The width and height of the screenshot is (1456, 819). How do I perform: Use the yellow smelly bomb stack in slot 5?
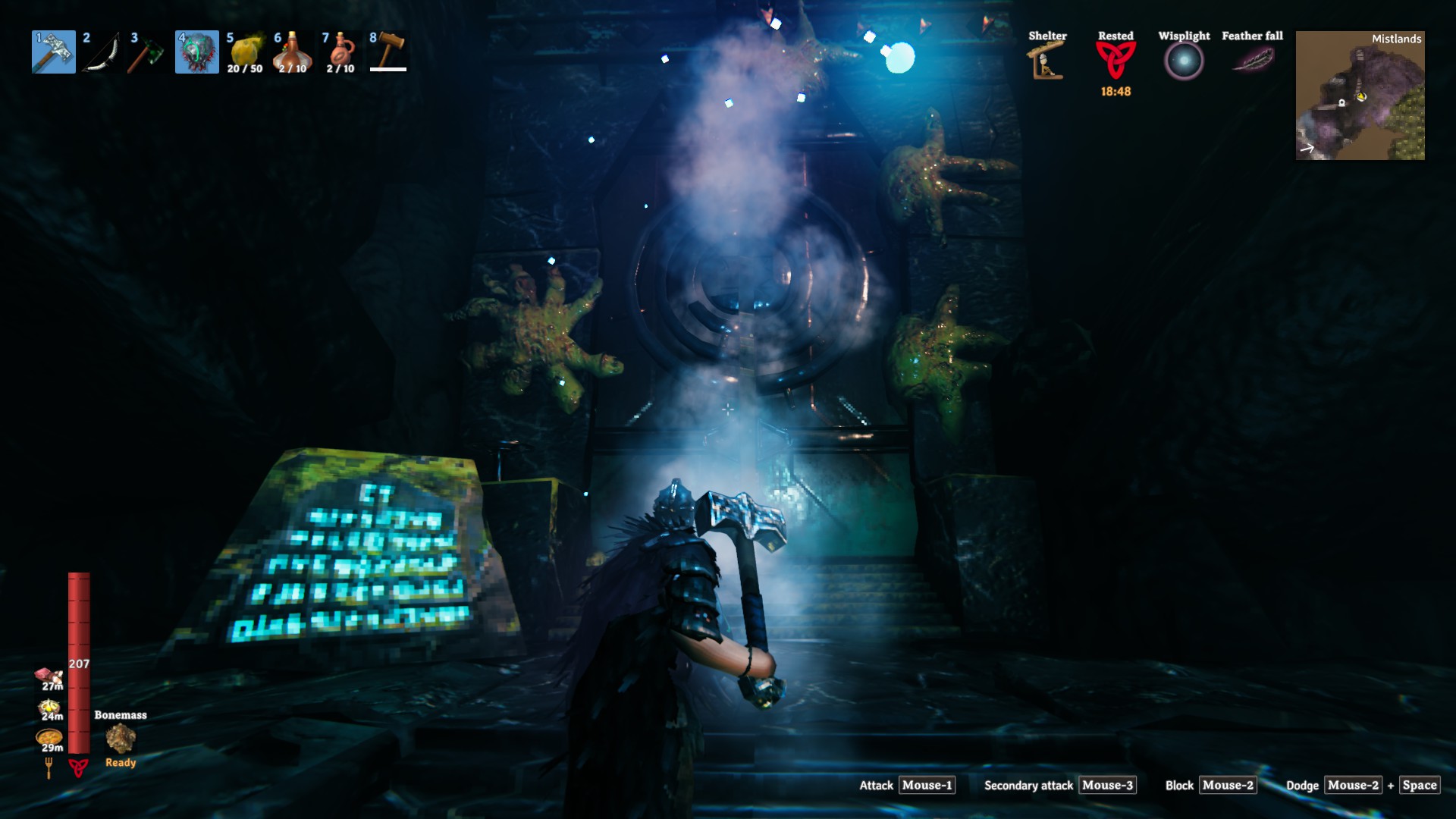tap(245, 52)
